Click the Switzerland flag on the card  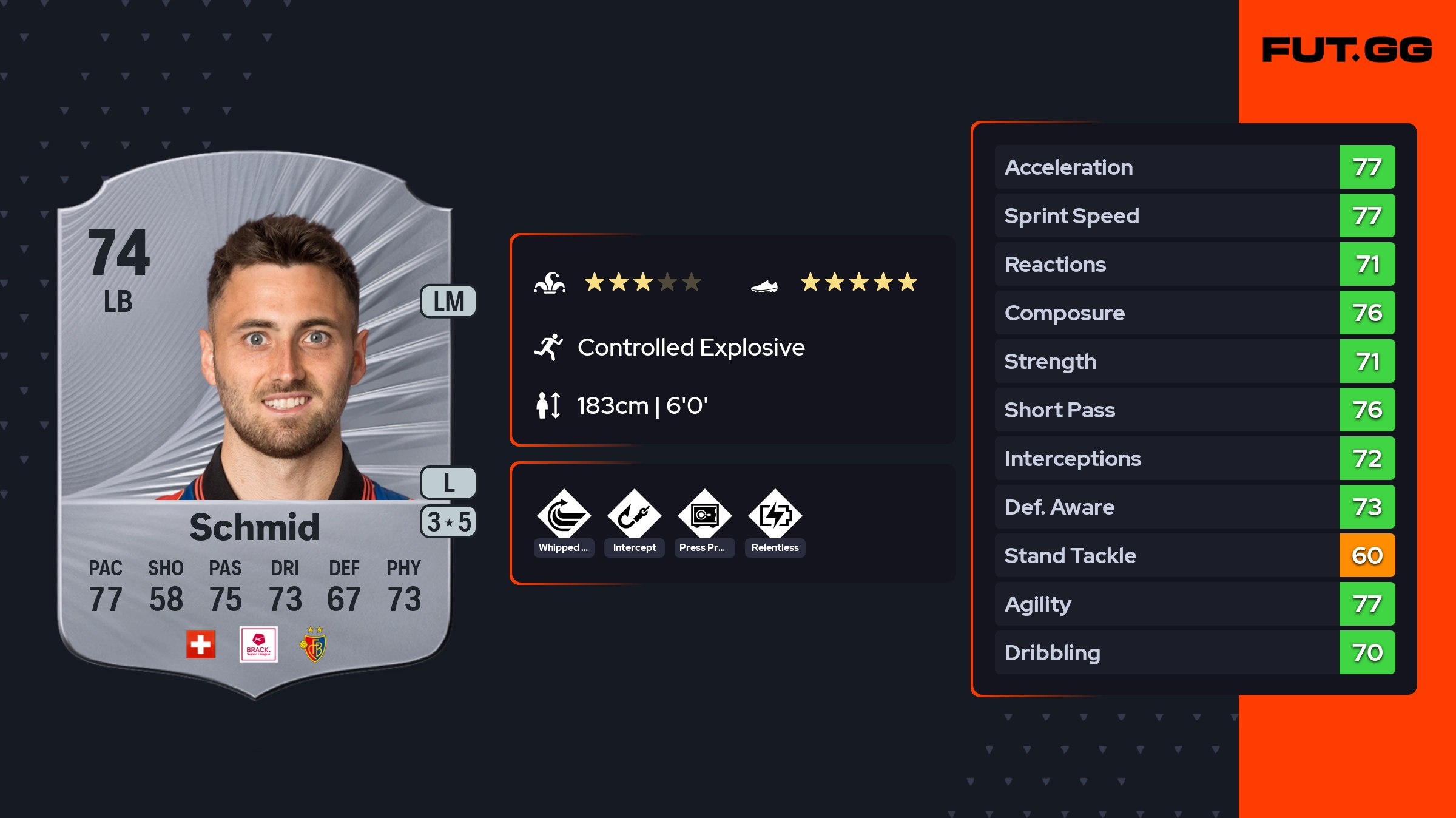click(201, 644)
